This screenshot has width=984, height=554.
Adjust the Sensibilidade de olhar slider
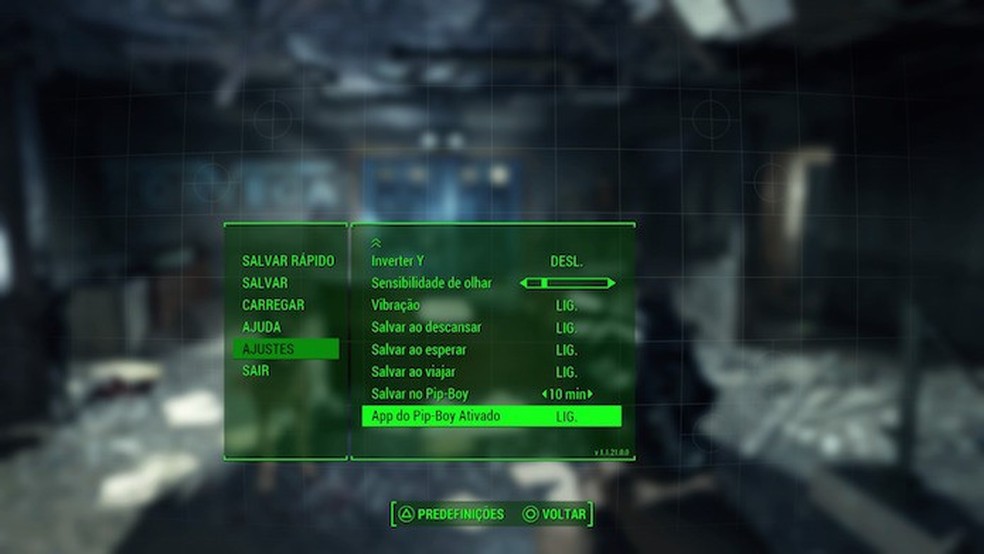(567, 284)
